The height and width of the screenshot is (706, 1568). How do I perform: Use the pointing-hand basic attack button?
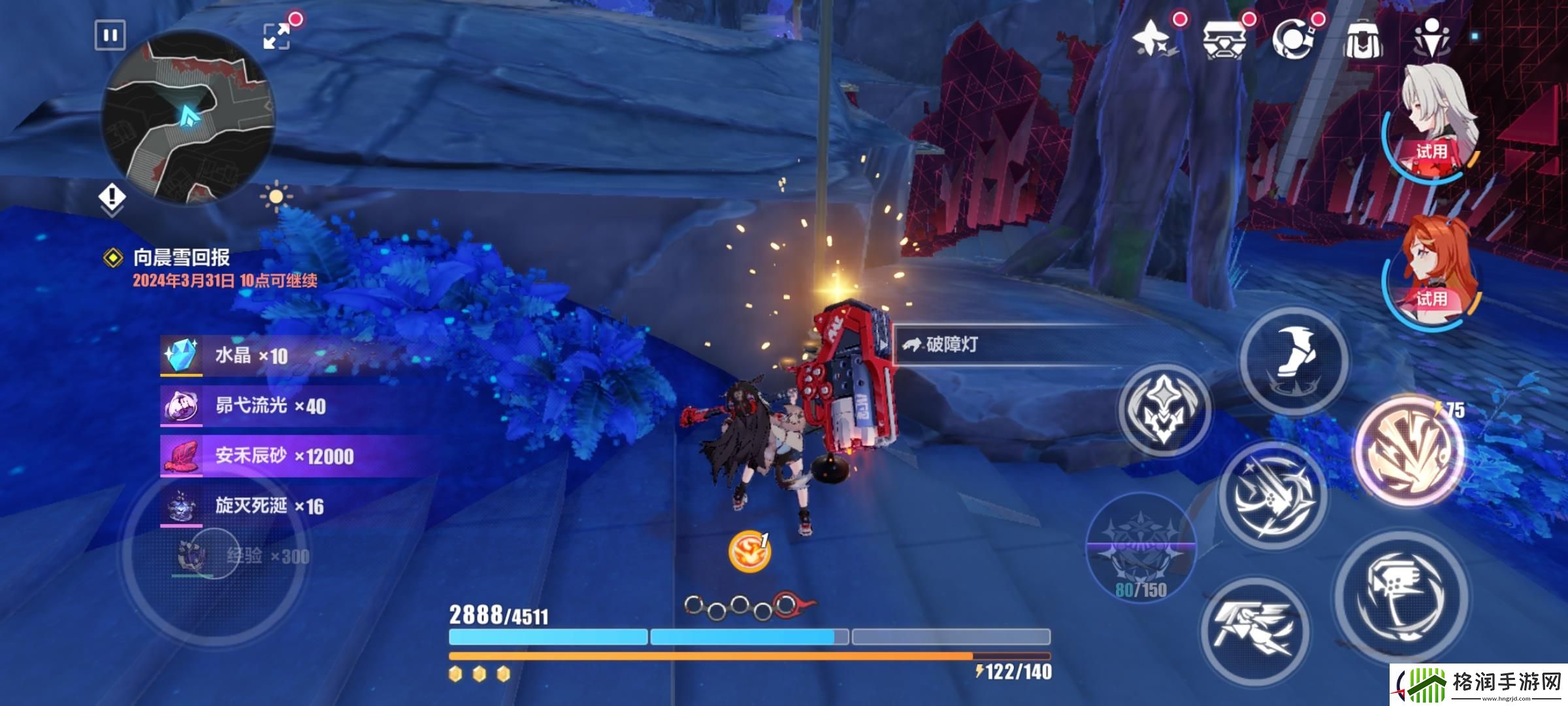point(1400,595)
